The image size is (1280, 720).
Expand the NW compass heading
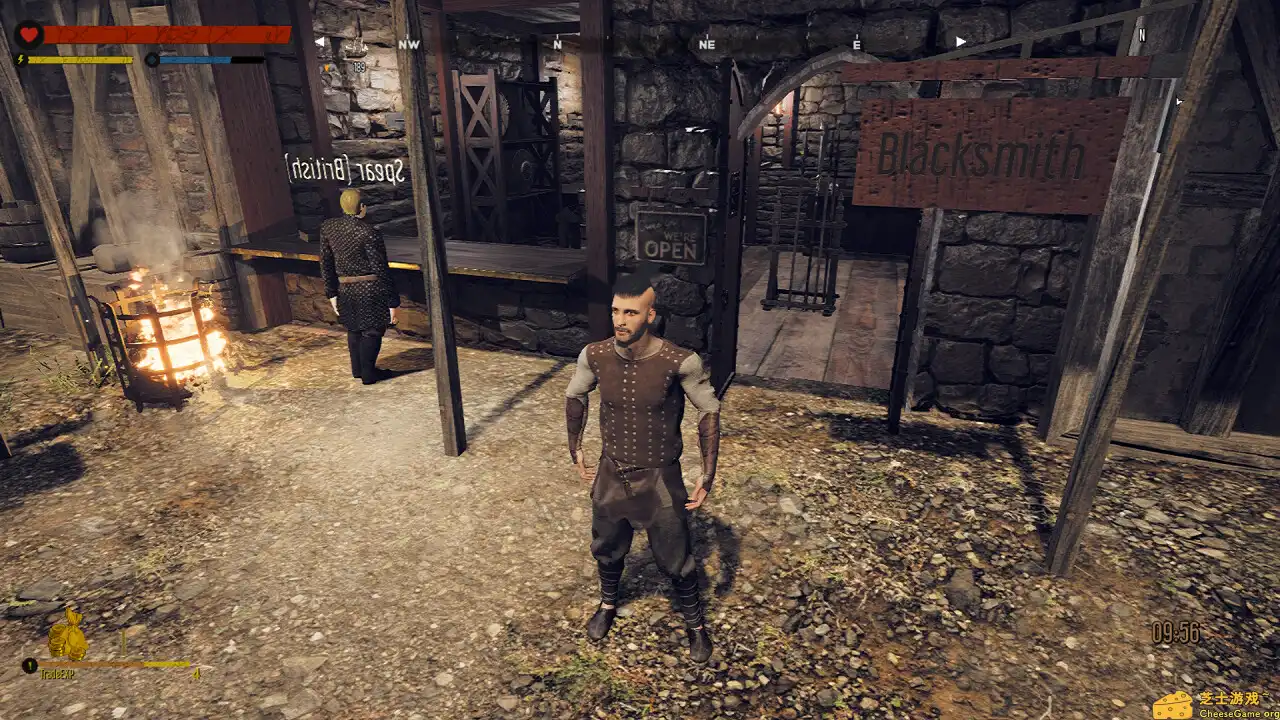click(407, 44)
